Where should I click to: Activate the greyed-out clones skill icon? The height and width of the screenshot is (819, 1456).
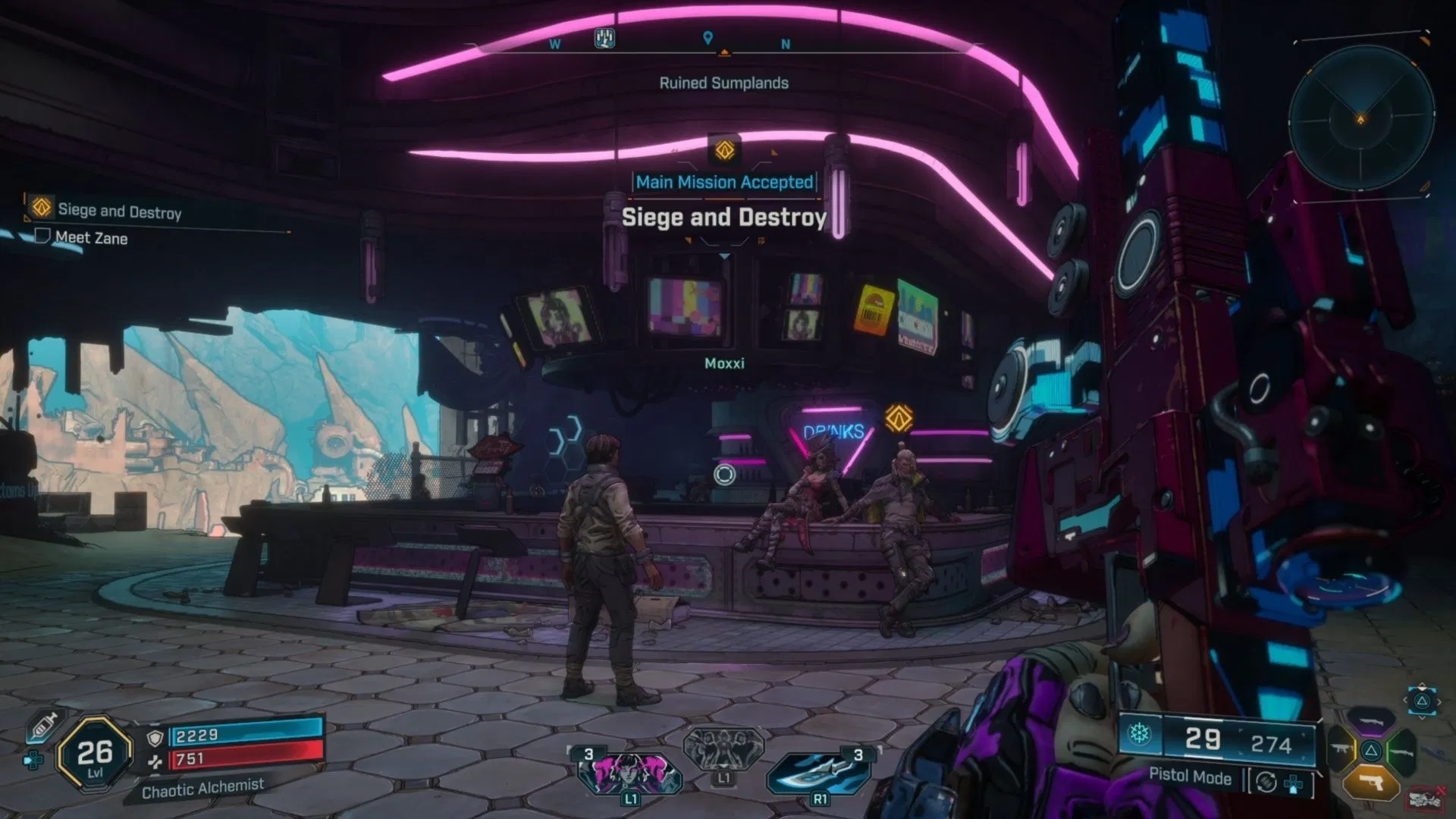tap(723, 749)
